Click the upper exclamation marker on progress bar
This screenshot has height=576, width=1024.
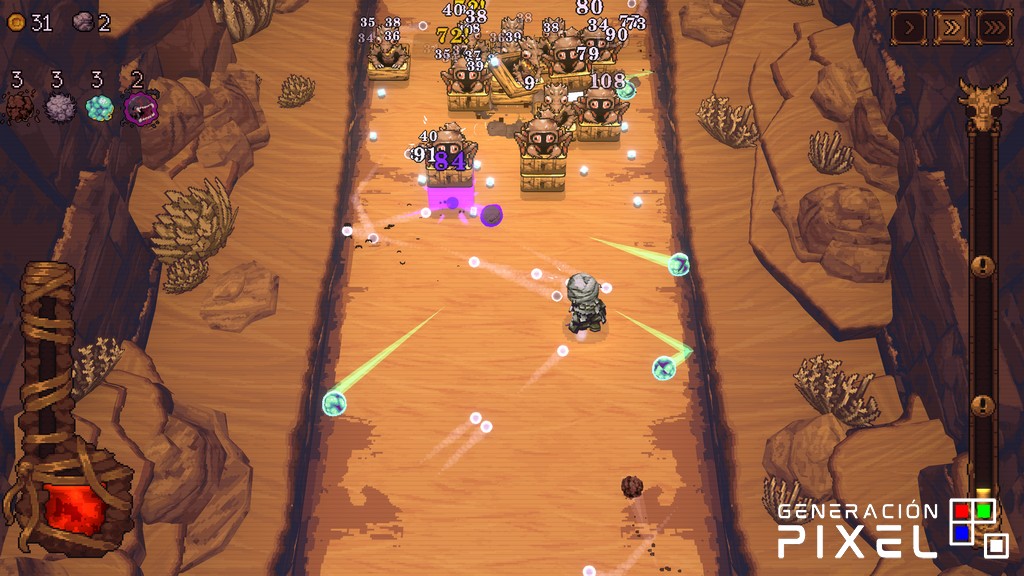(x=984, y=266)
